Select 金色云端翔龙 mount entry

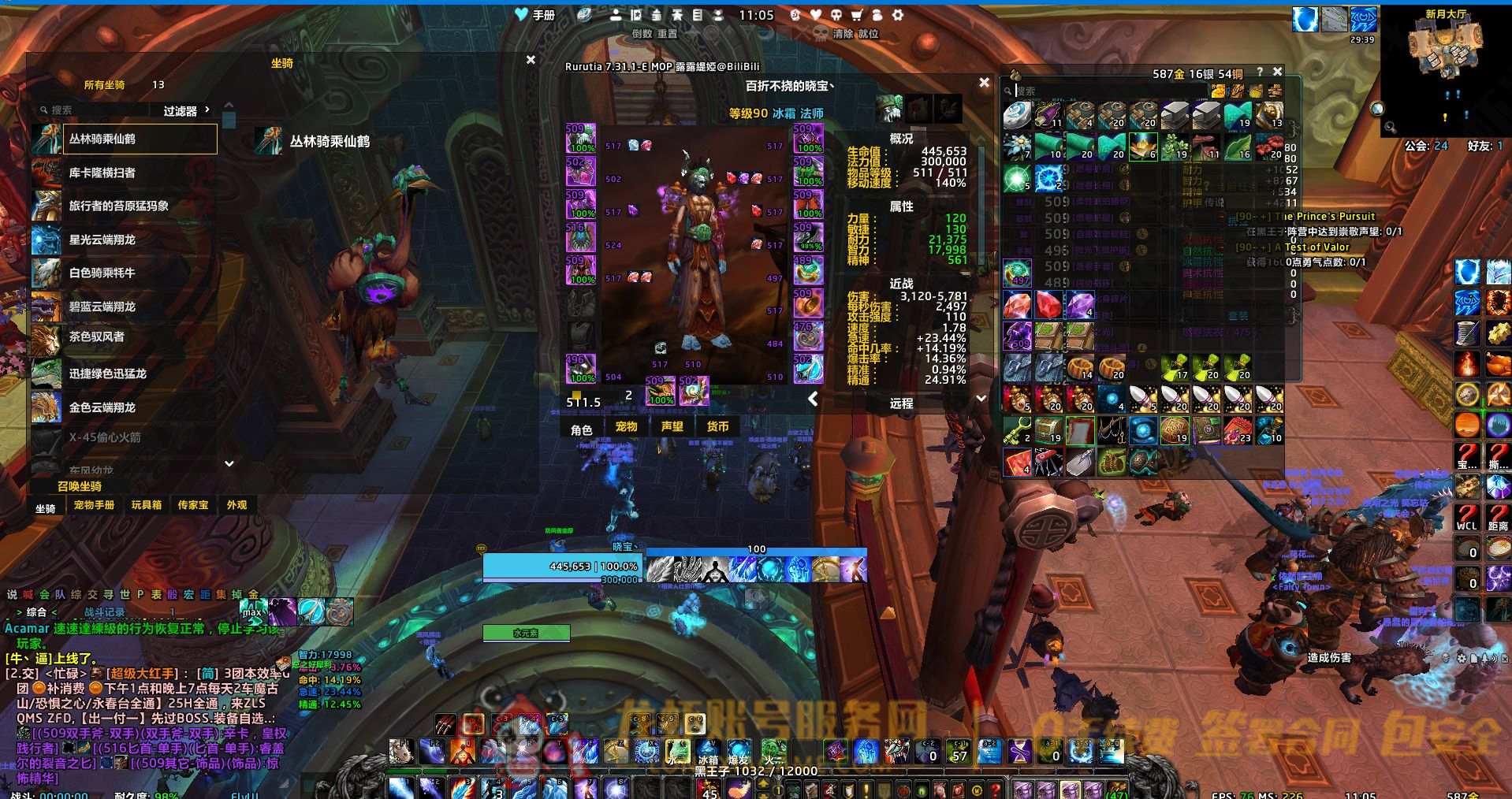125,407
